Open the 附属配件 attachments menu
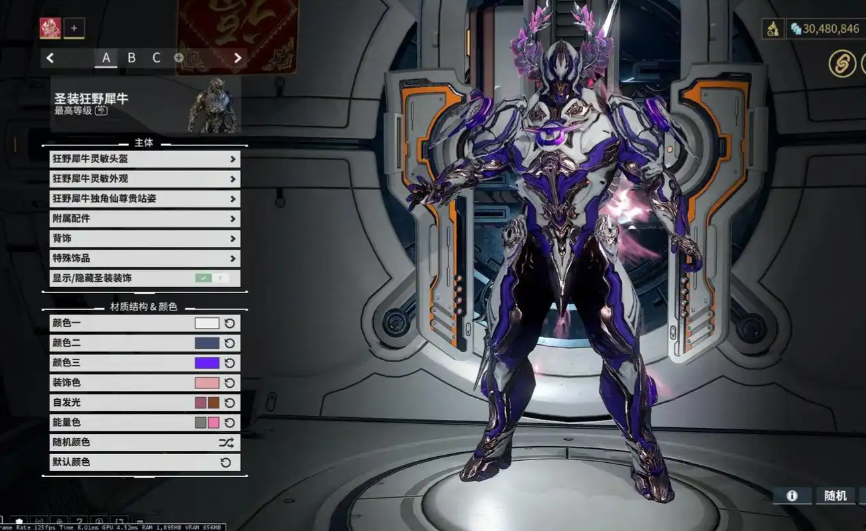Screen dimensions: 866x531 [x=145, y=219]
